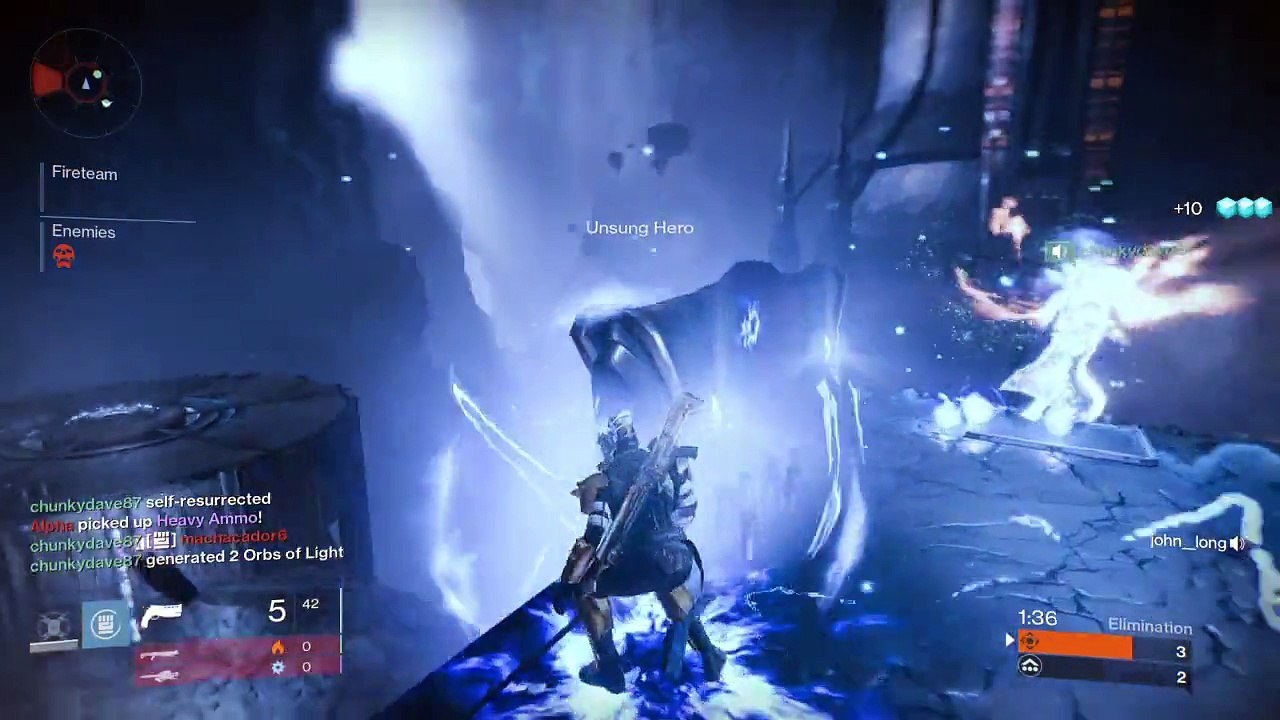Click the Bravo team emblem in scoreboard
Image resolution: width=1280 pixels, height=720 pixels.
coord(1030,667)
